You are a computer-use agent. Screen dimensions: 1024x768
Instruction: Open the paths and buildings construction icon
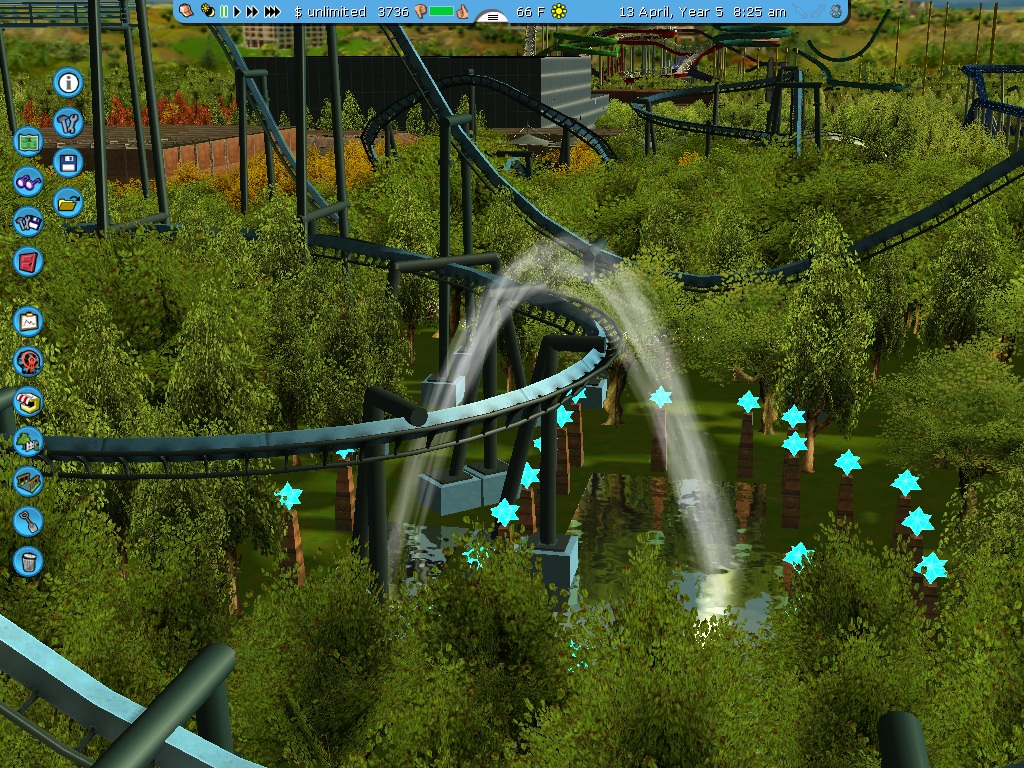coord(28,481)
